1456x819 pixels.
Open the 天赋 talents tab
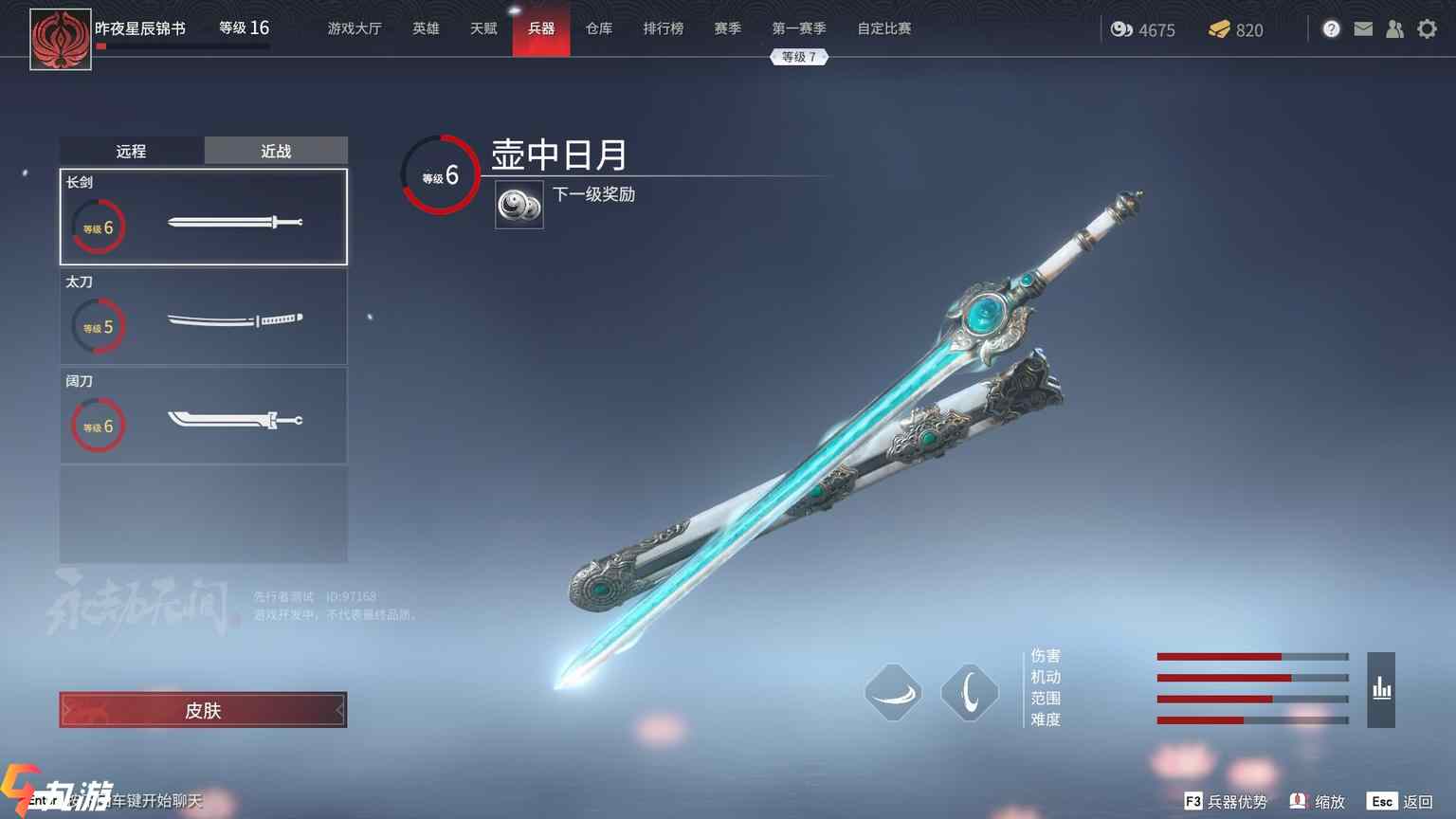click(x=483, y=28)
